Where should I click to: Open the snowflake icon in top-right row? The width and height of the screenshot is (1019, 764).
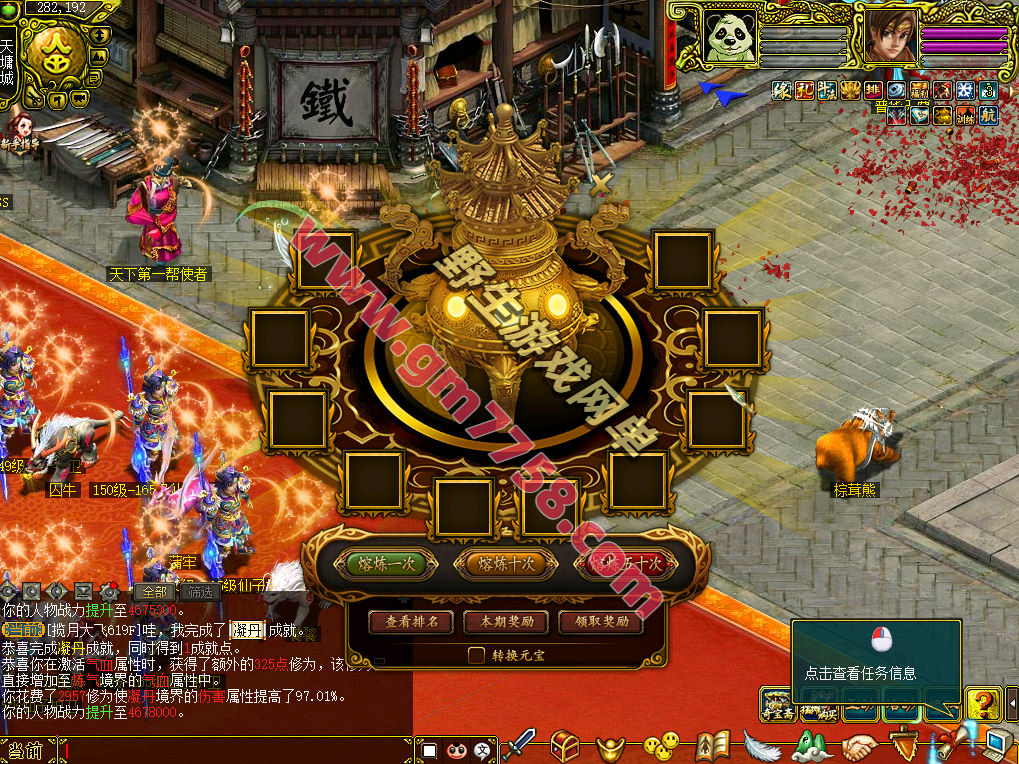(x=966, y=91)
